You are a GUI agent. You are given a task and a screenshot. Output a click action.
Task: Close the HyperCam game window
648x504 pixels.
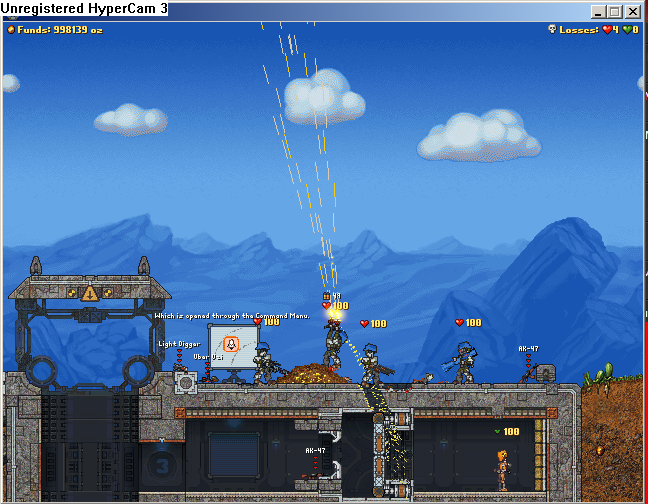point(633,12)
